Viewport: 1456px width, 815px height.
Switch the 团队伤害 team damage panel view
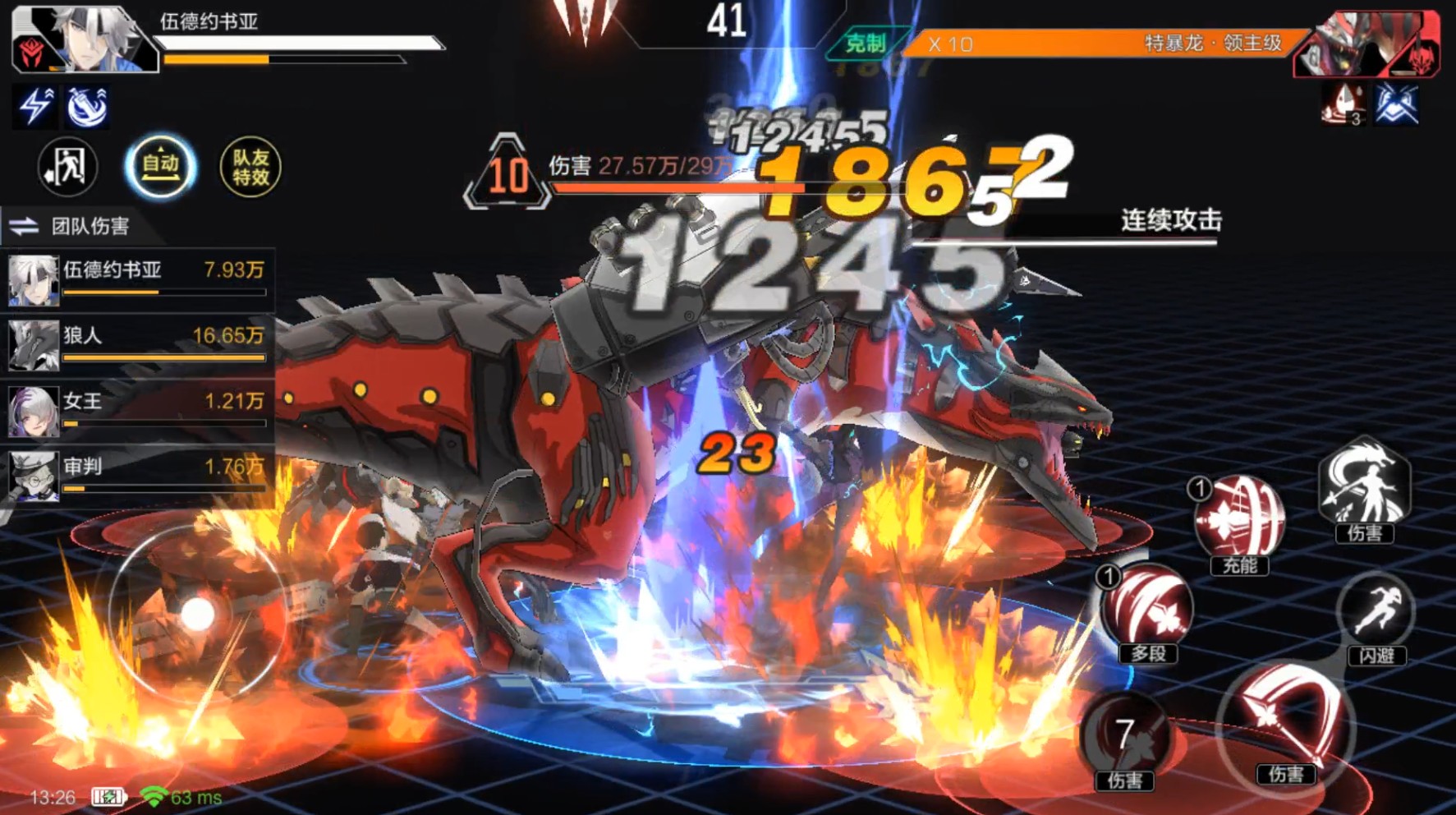(x=25, y=226)
